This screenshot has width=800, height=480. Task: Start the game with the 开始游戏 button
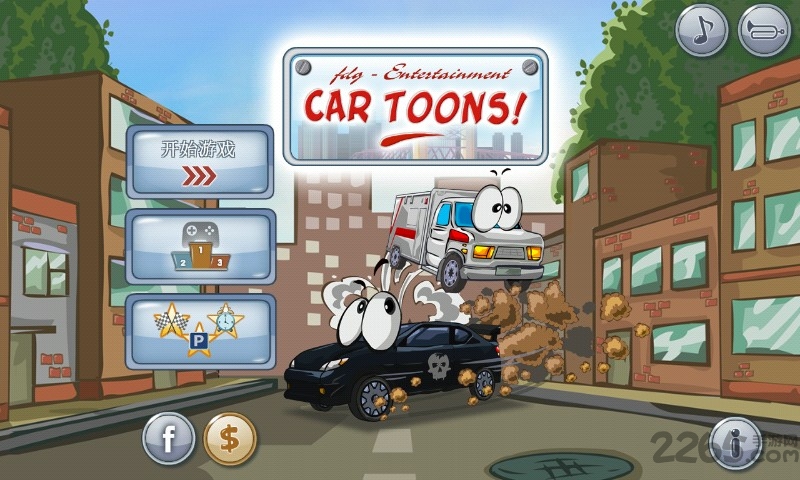click(200, 162)
